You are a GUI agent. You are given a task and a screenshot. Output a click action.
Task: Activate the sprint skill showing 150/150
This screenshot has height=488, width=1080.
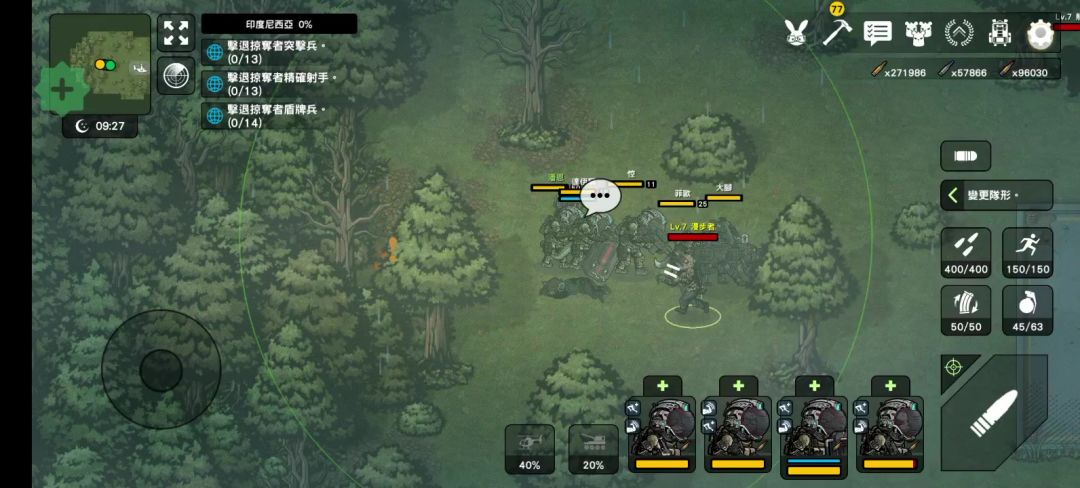point(1020,252)
